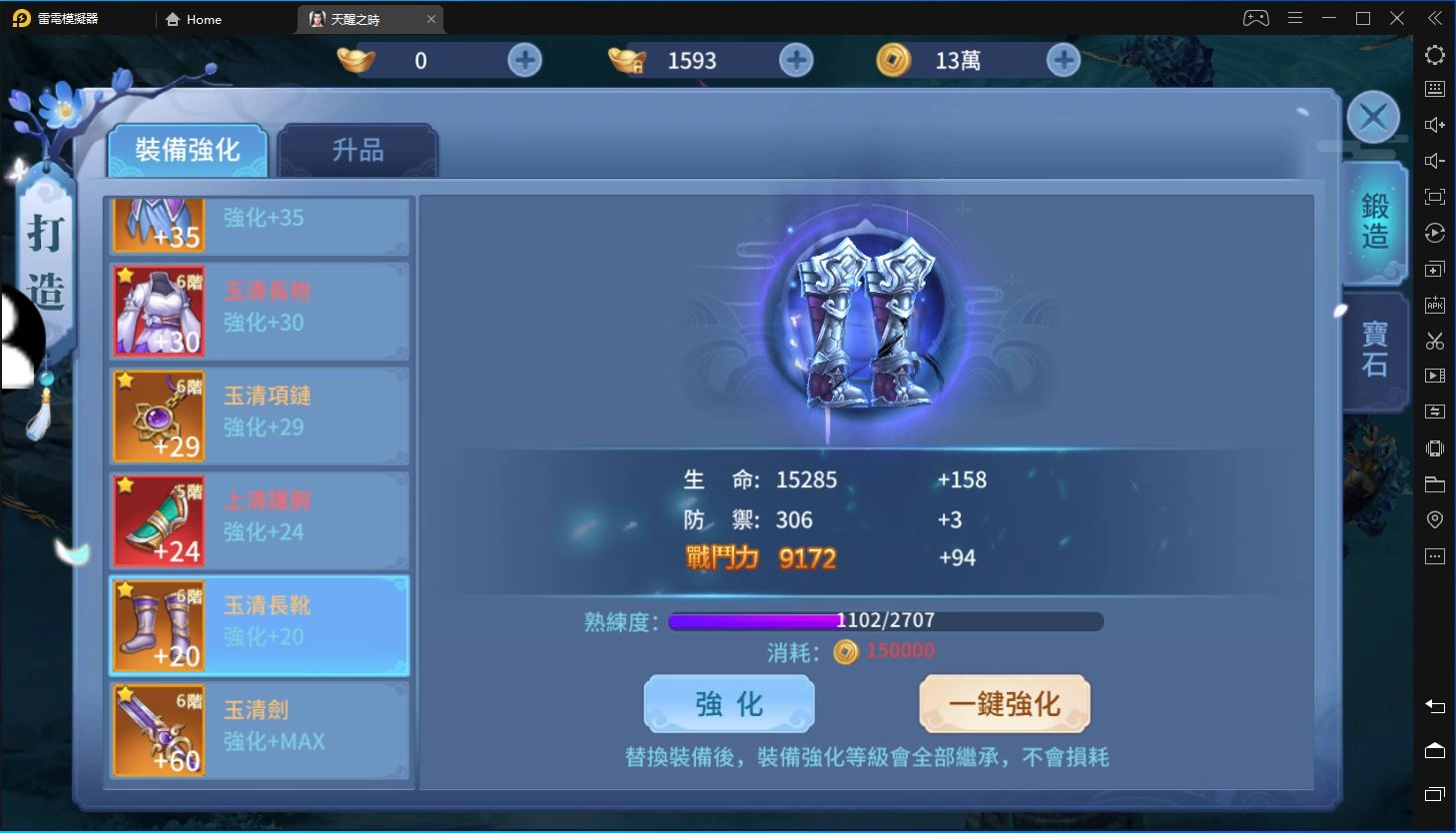Image resolution: width=1456 pixels, height=833 pixels.
Task: Open the game center gamepad icon
Action: [x=1255, y=17]
